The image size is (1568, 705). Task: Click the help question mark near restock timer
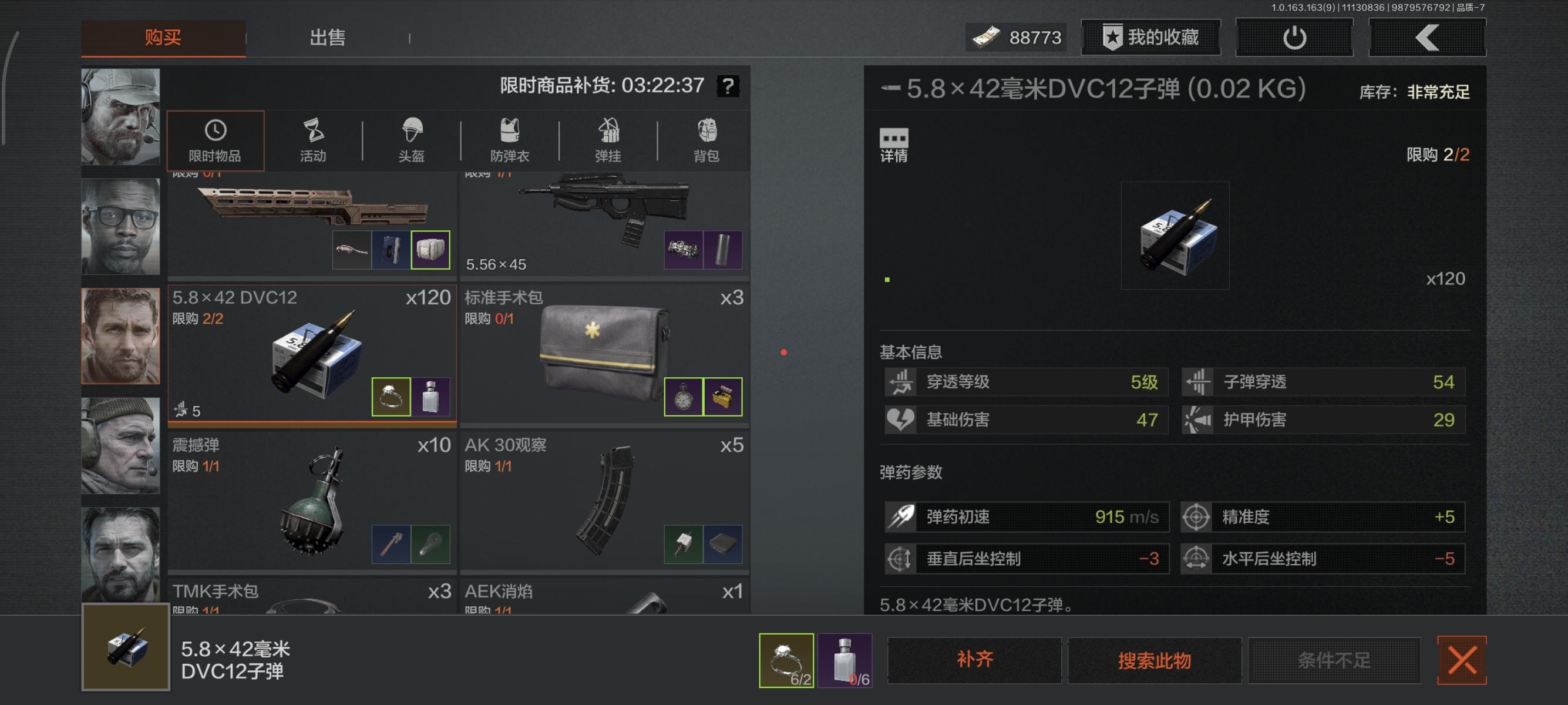click(728, 85)
